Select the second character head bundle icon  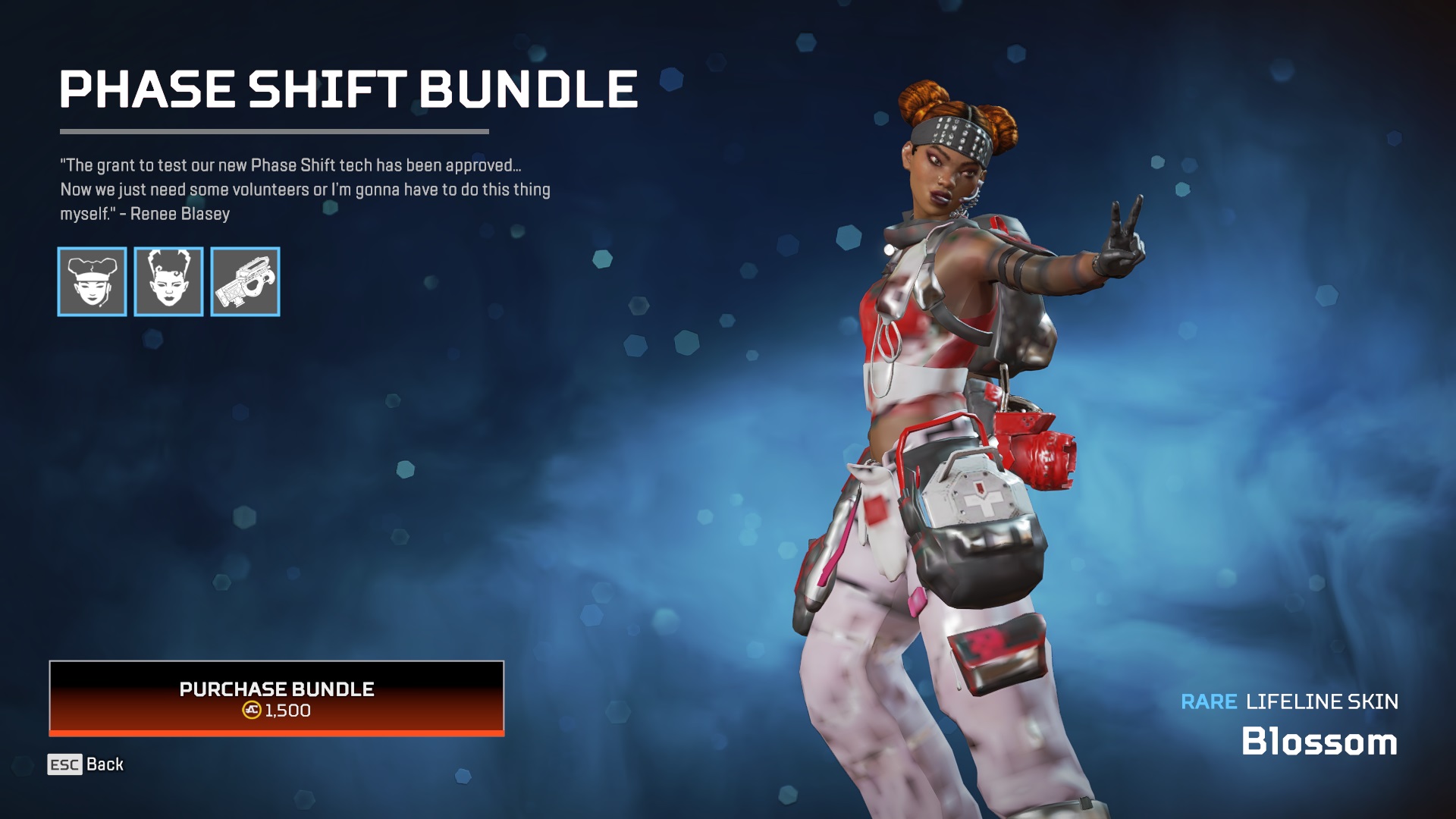pyautogui.click(x=168, y=282)
